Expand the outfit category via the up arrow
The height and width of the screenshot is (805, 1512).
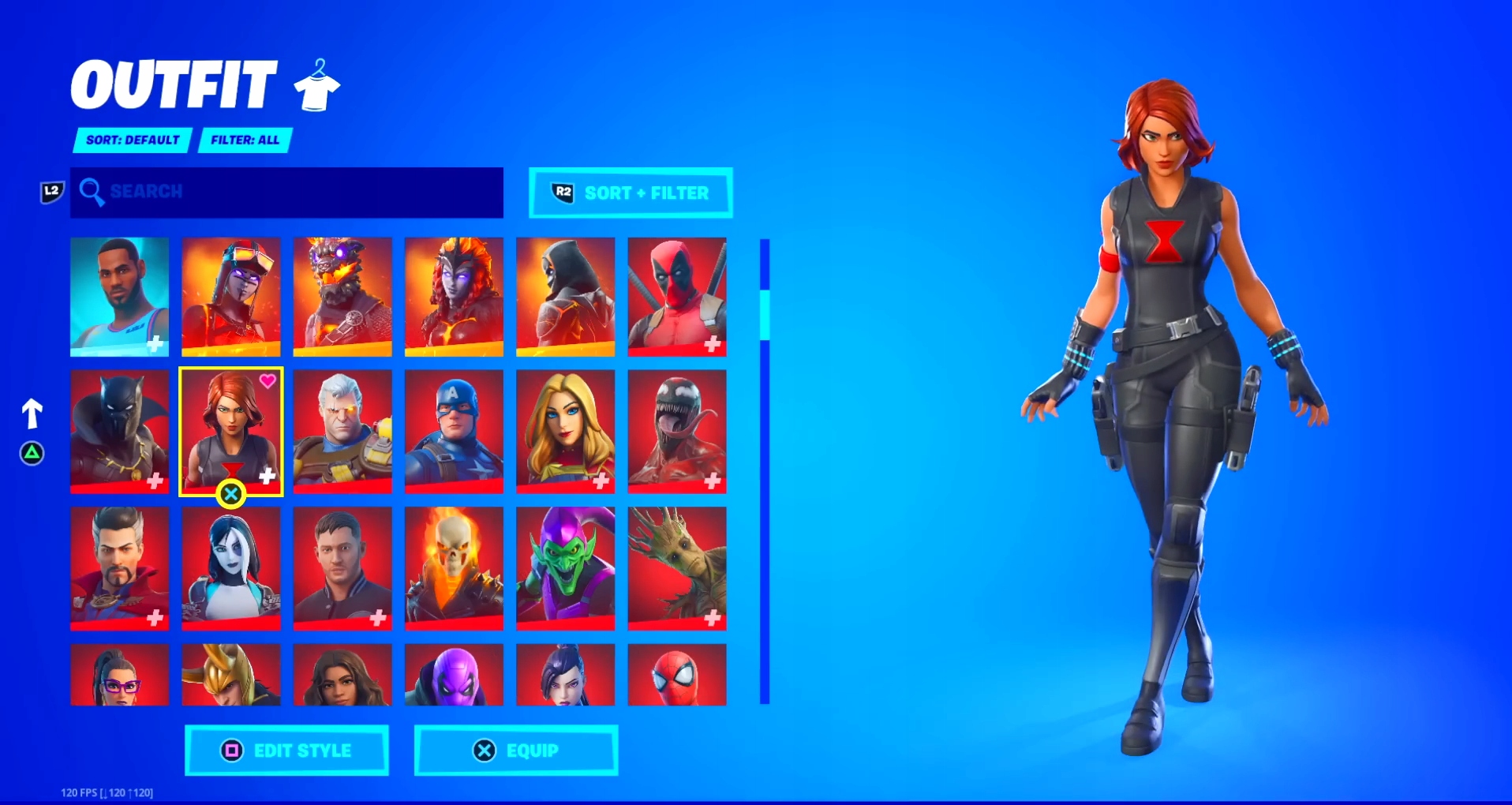coord(32,412)
